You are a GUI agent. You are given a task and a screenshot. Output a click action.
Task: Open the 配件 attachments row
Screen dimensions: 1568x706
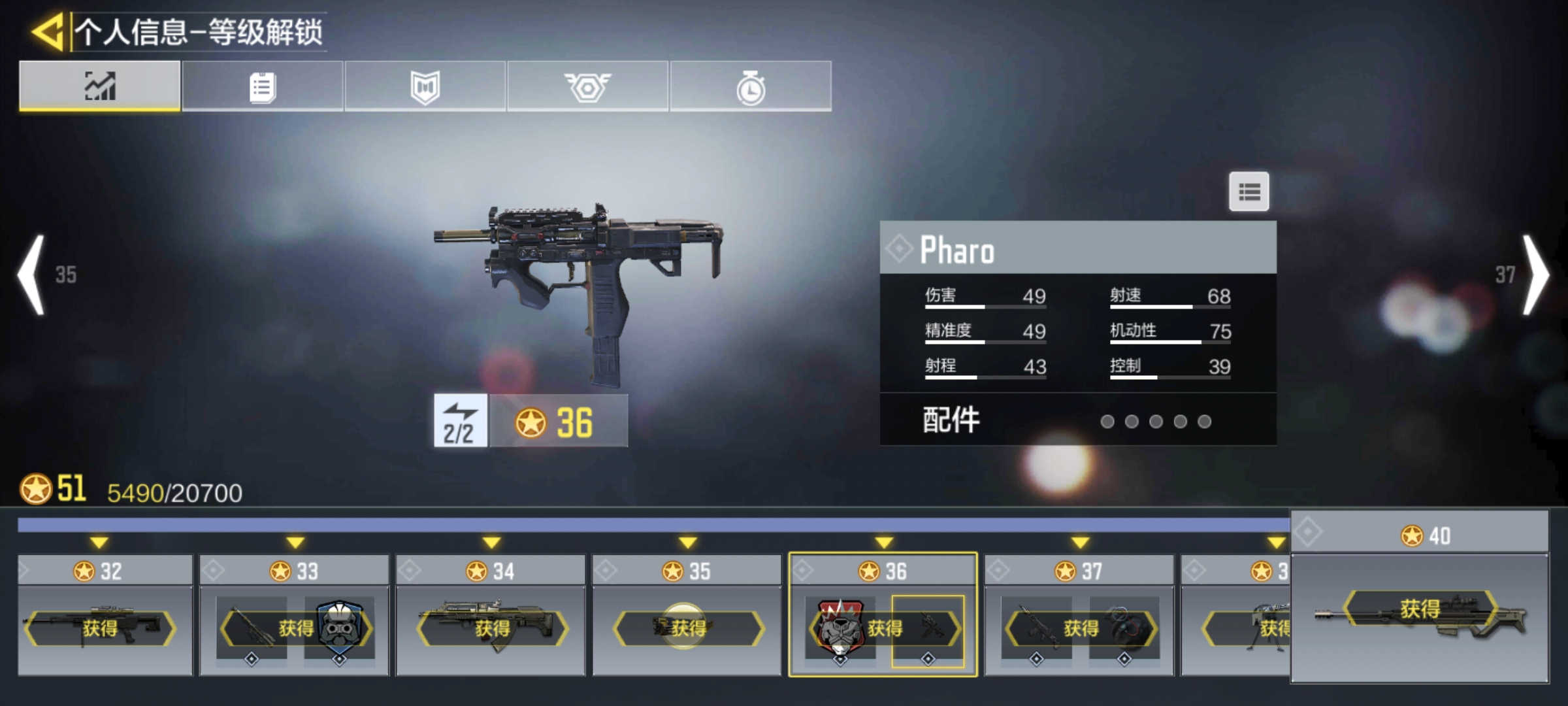(x=1078, y=420)
